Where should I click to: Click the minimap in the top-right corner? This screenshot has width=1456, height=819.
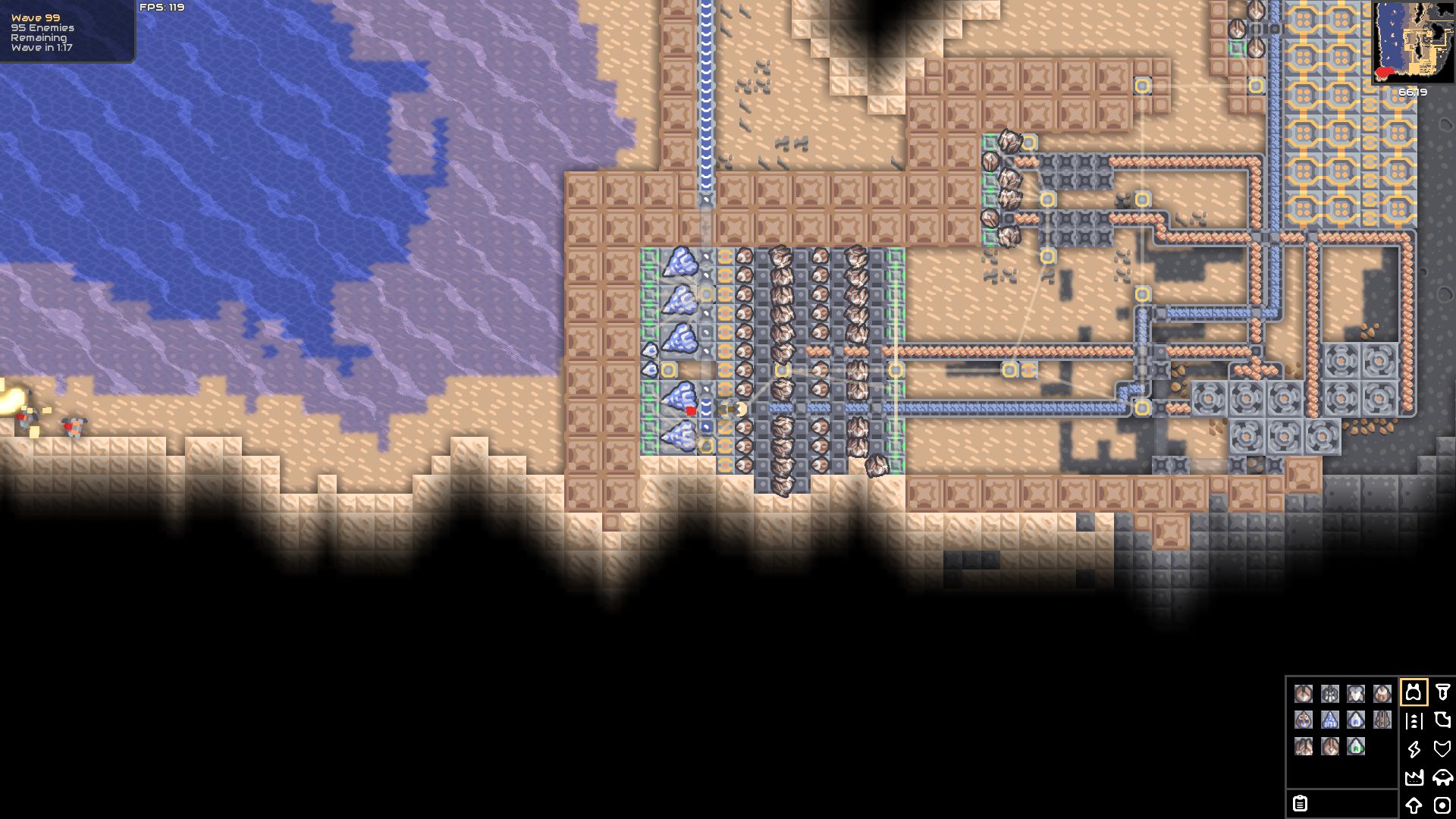[1412, 42]
